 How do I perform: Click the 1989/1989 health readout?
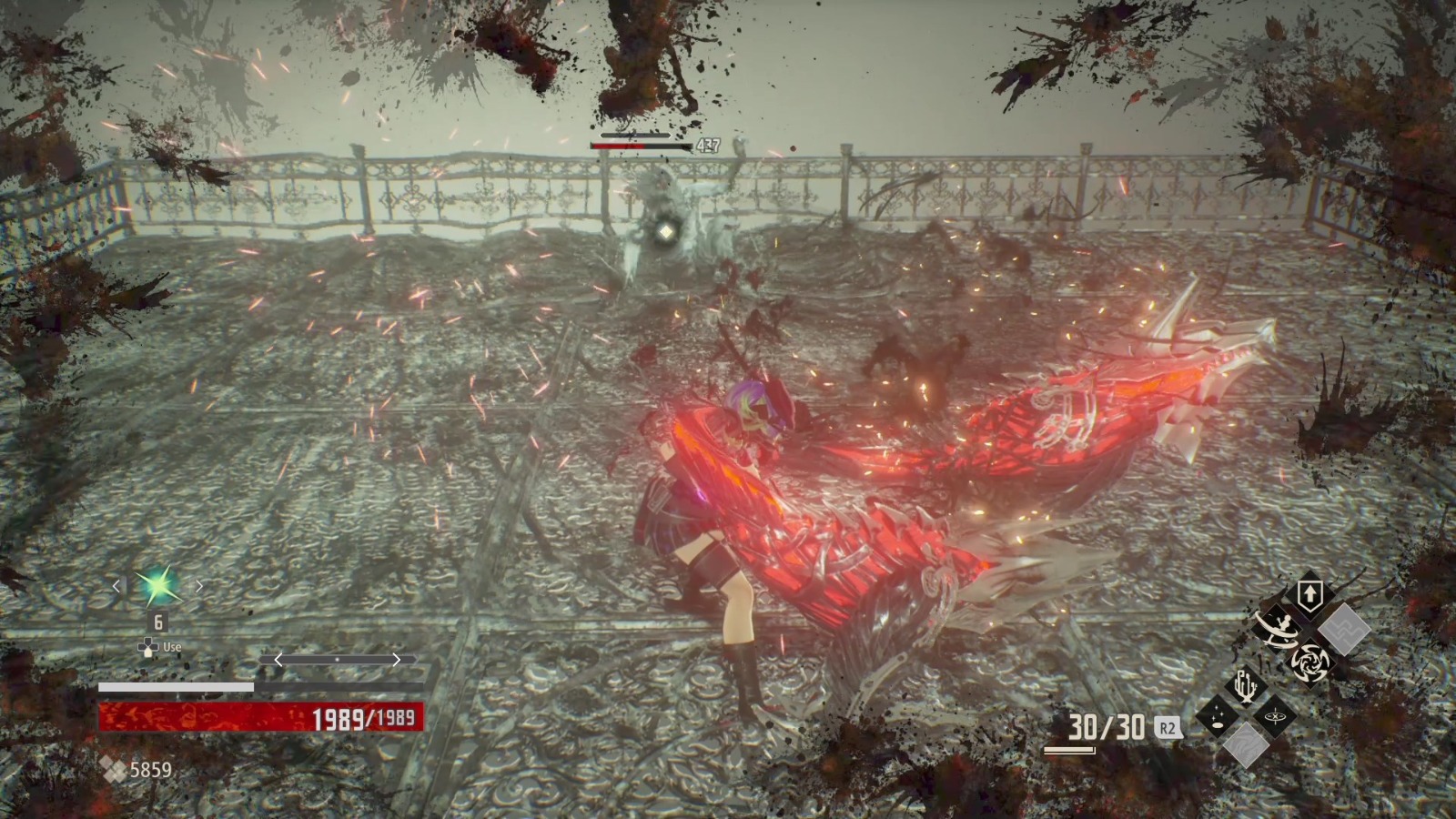pos(363,716)
